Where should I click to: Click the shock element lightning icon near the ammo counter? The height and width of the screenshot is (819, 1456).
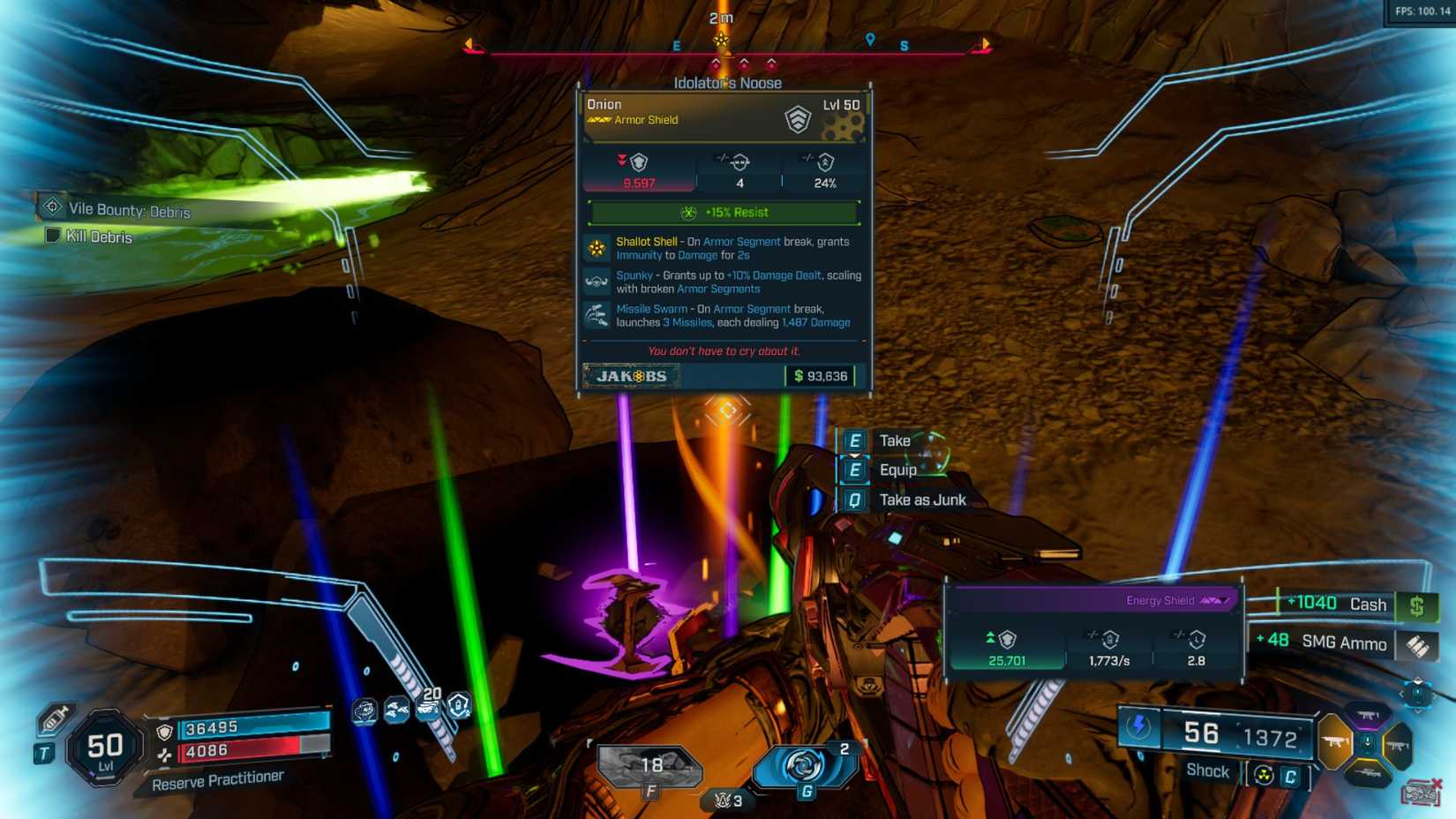pyautogui.click(x=1139, y=727)
